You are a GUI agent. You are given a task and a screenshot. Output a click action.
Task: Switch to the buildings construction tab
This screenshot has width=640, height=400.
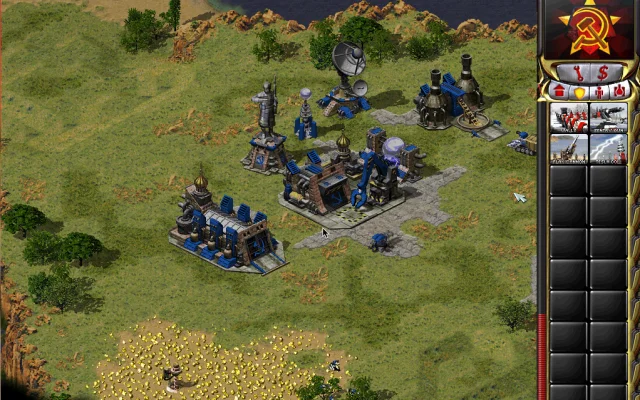(x=559, y=91)
